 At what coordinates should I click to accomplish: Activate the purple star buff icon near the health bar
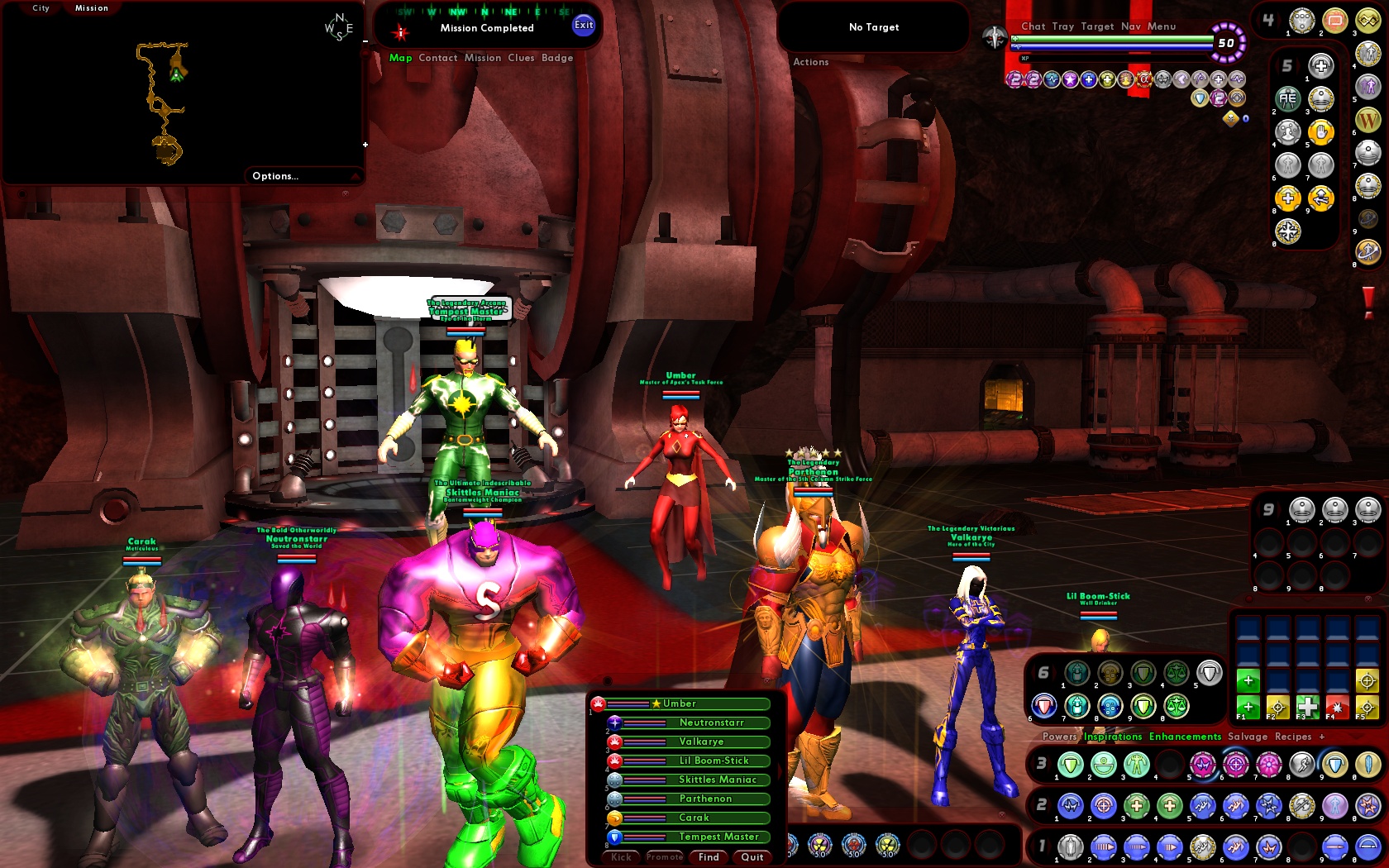[x=1070, y=79]
